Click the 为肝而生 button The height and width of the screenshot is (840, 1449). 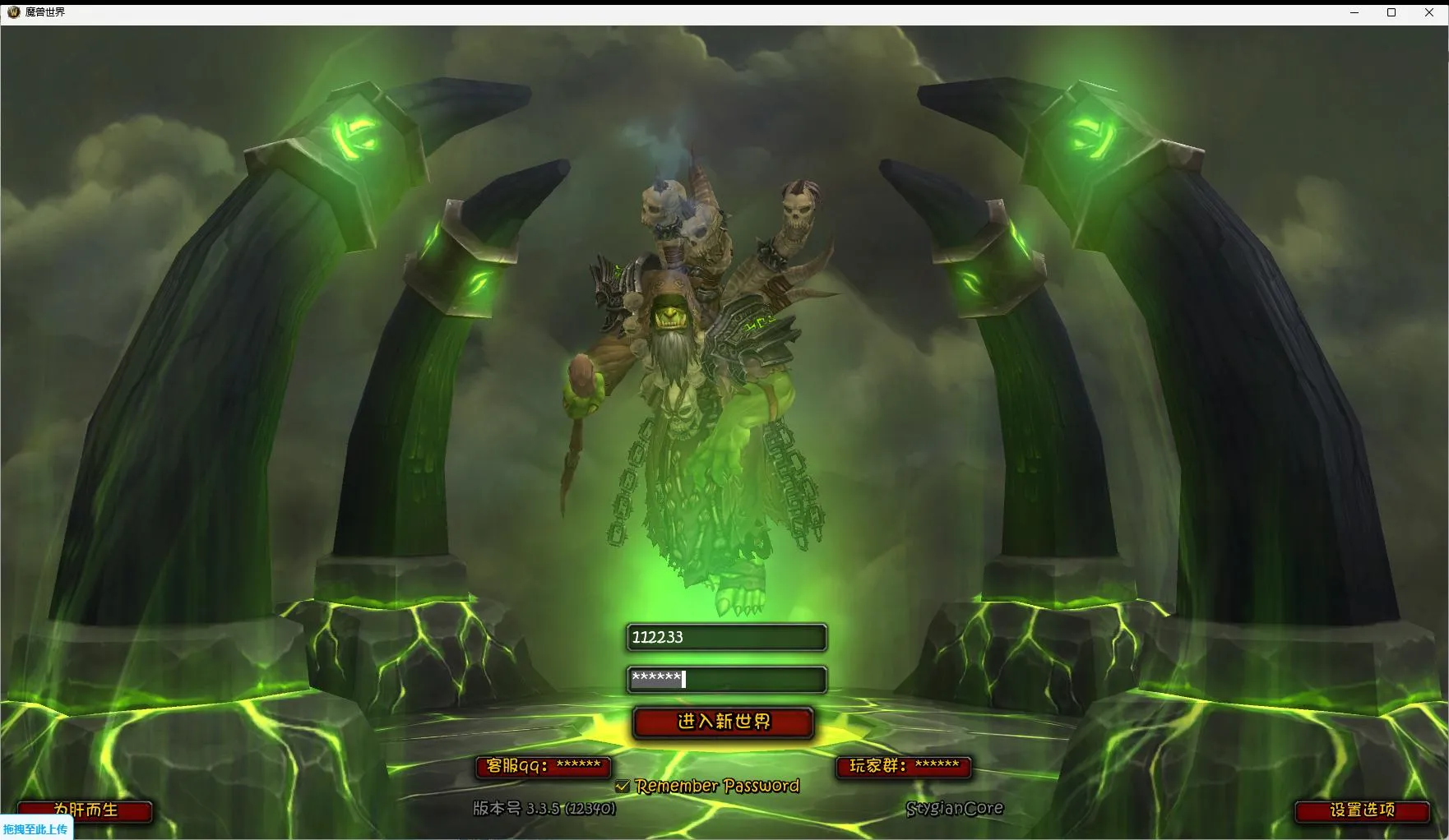[86, 810]
